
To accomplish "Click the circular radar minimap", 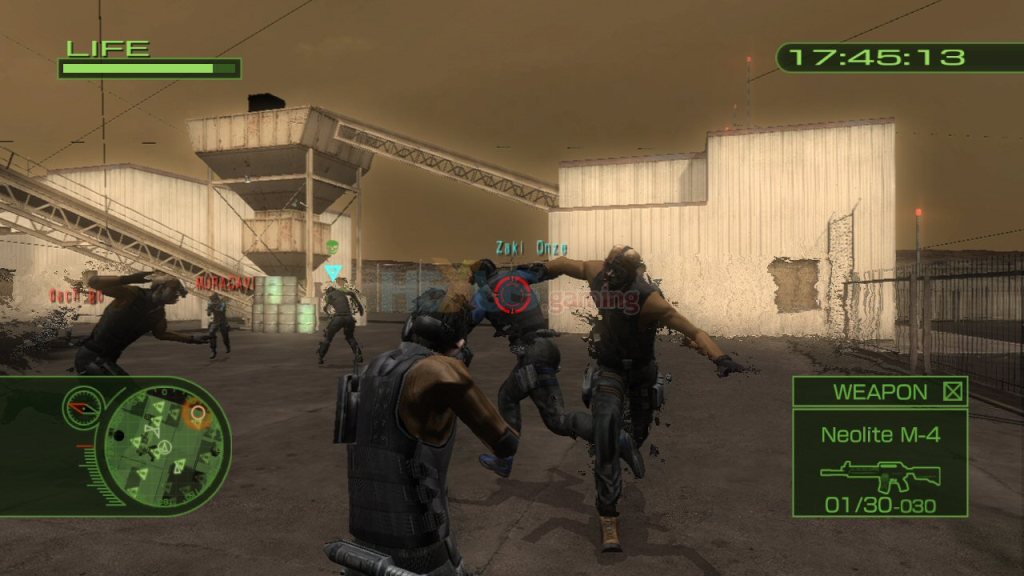I will (x=166, y=445).
